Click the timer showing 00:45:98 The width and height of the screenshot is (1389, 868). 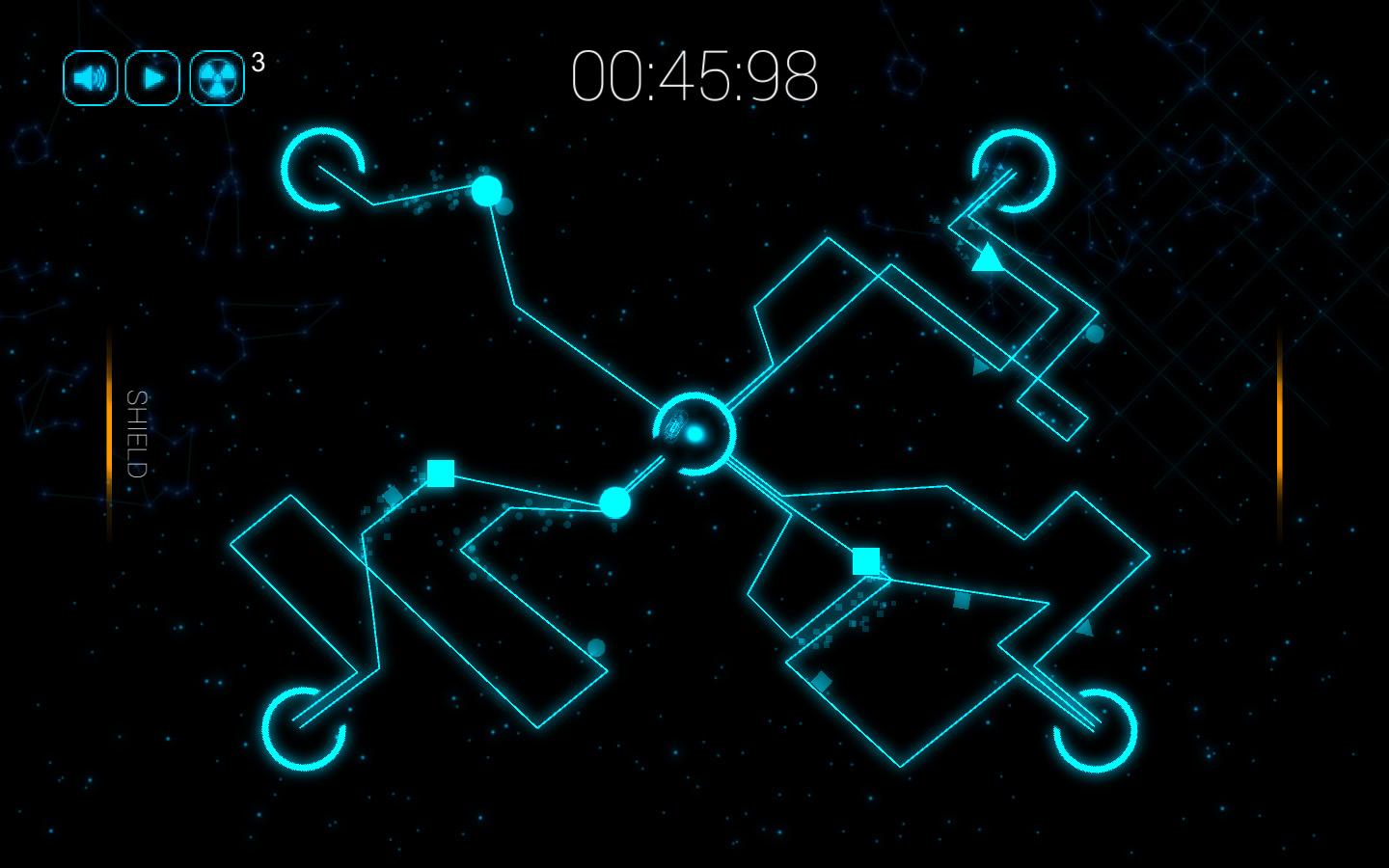696,77
